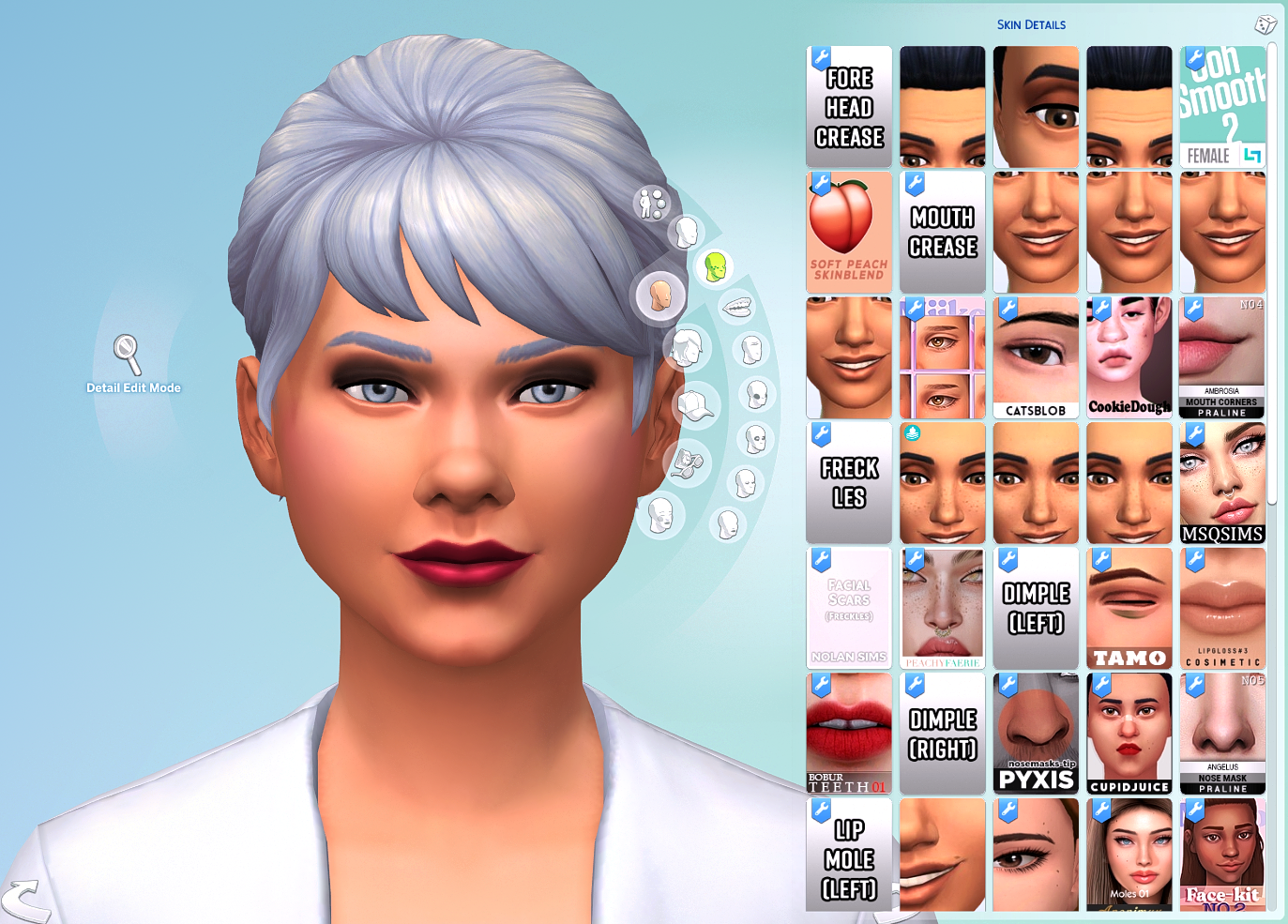Select the glasses and accessories category icon

687,462
